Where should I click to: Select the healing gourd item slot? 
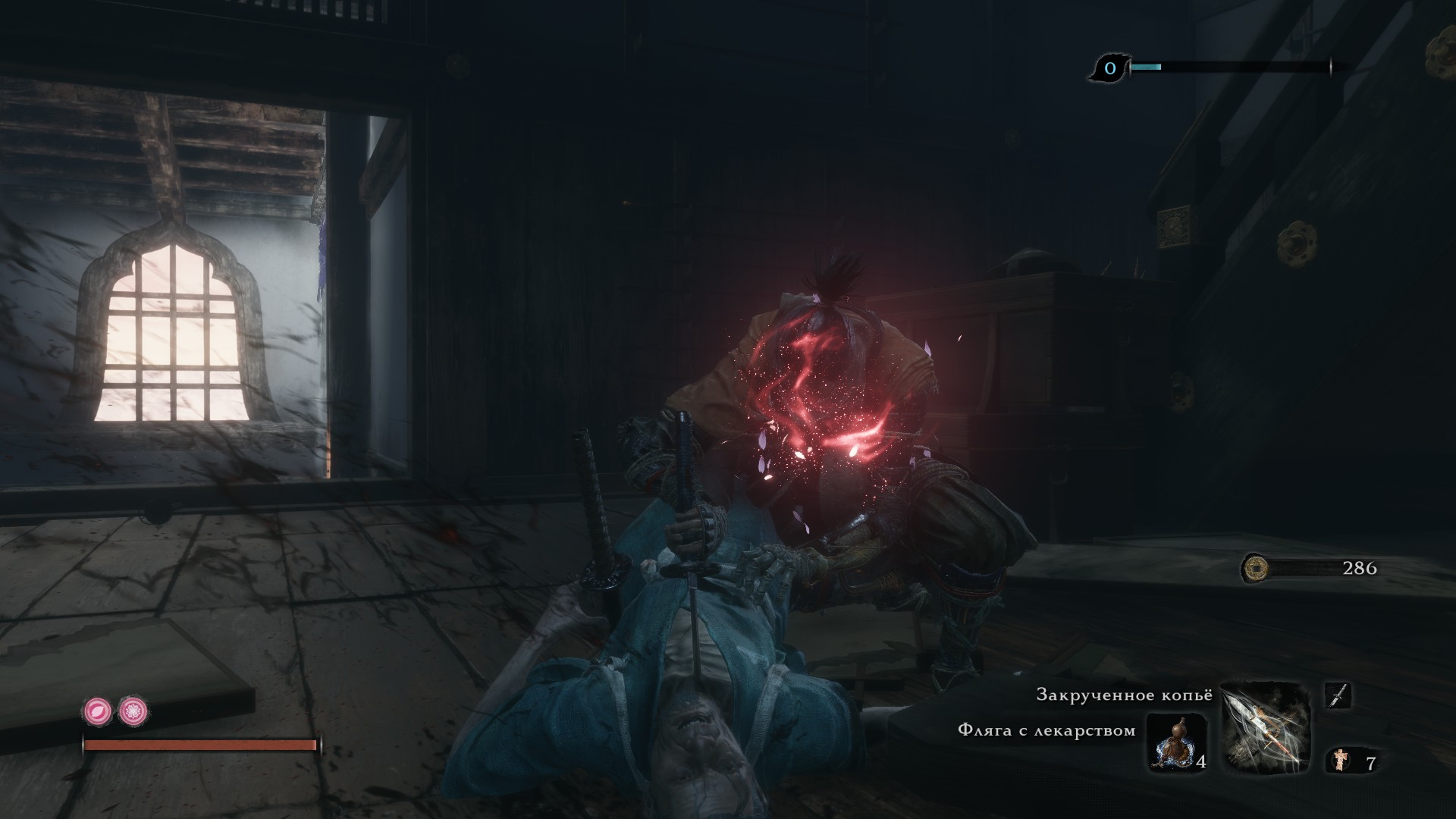click(x=1175, y=742)
